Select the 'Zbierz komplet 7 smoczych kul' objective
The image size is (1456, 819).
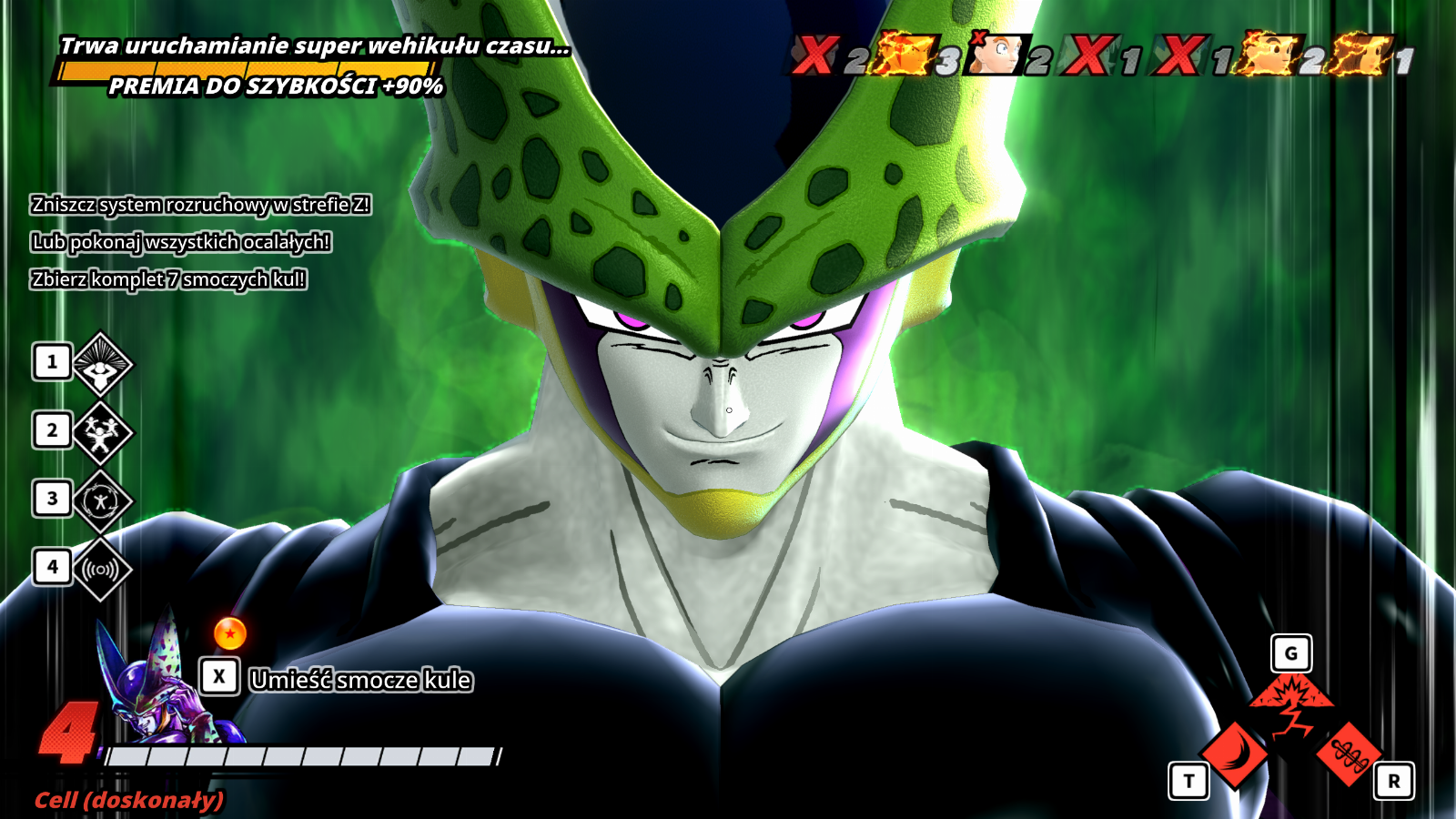point(168,279)
